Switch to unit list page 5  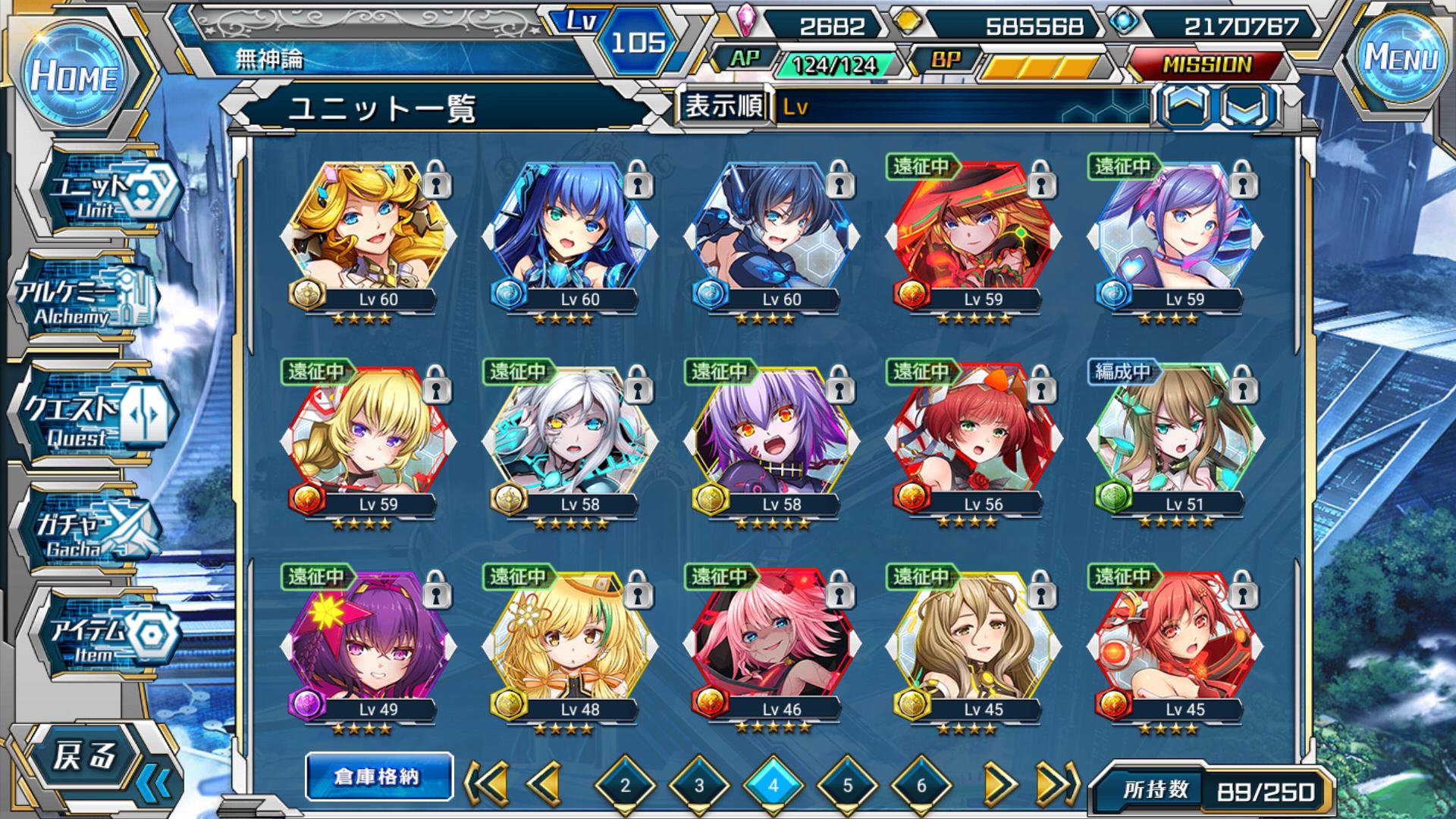(x=847, y=786)
